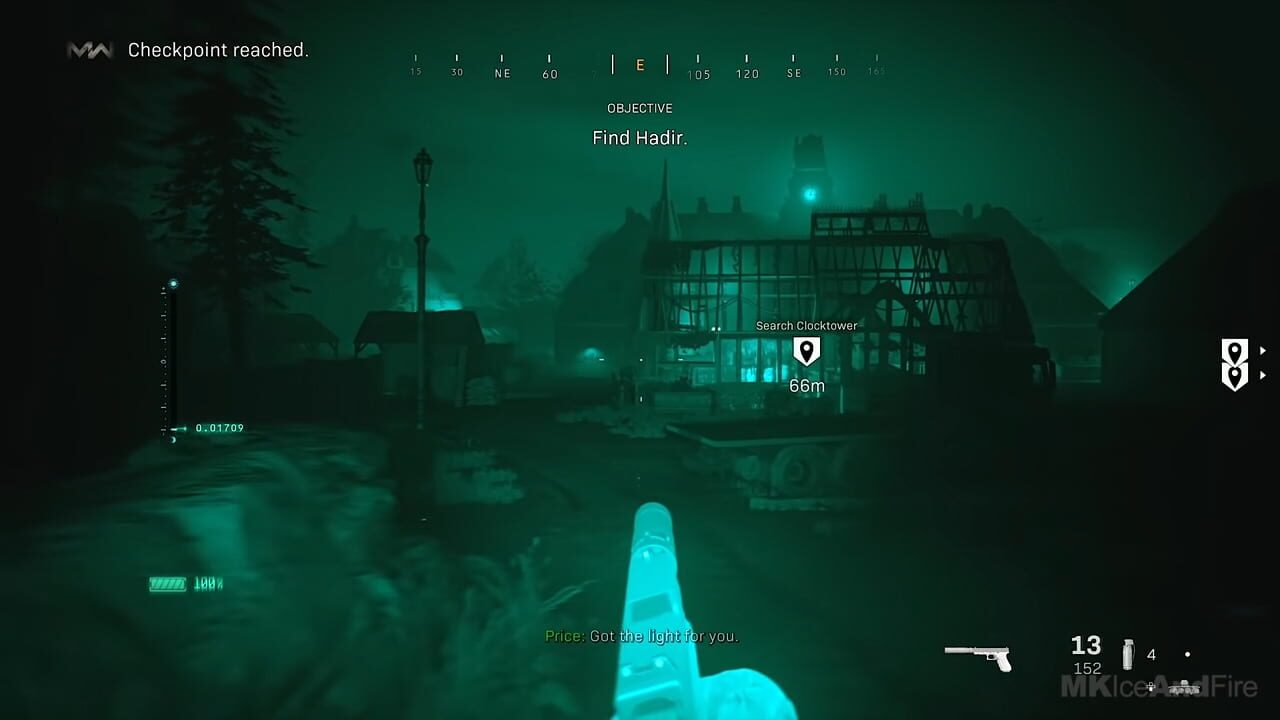Select the OBJECTIVE header text
Screen dimensions: 1280x720
(x=640, y=107)
